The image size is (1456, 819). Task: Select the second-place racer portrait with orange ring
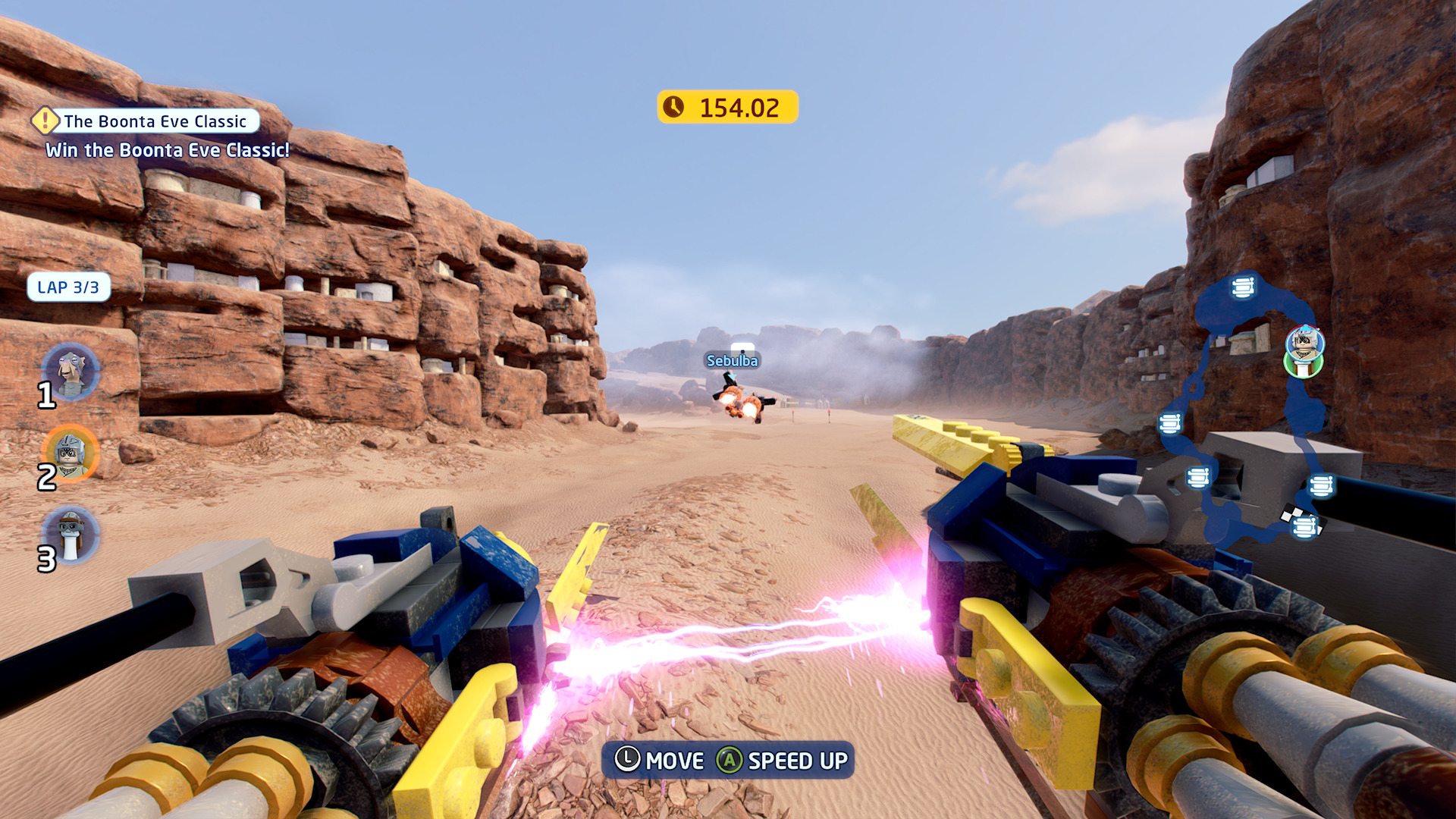coord(70,453)
